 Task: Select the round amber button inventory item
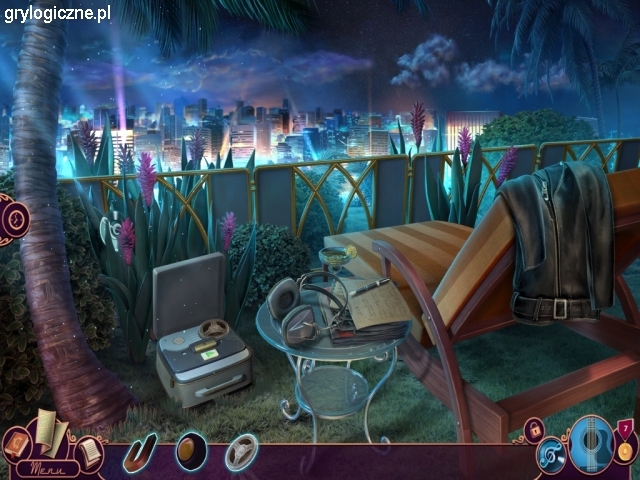[191, 451]
